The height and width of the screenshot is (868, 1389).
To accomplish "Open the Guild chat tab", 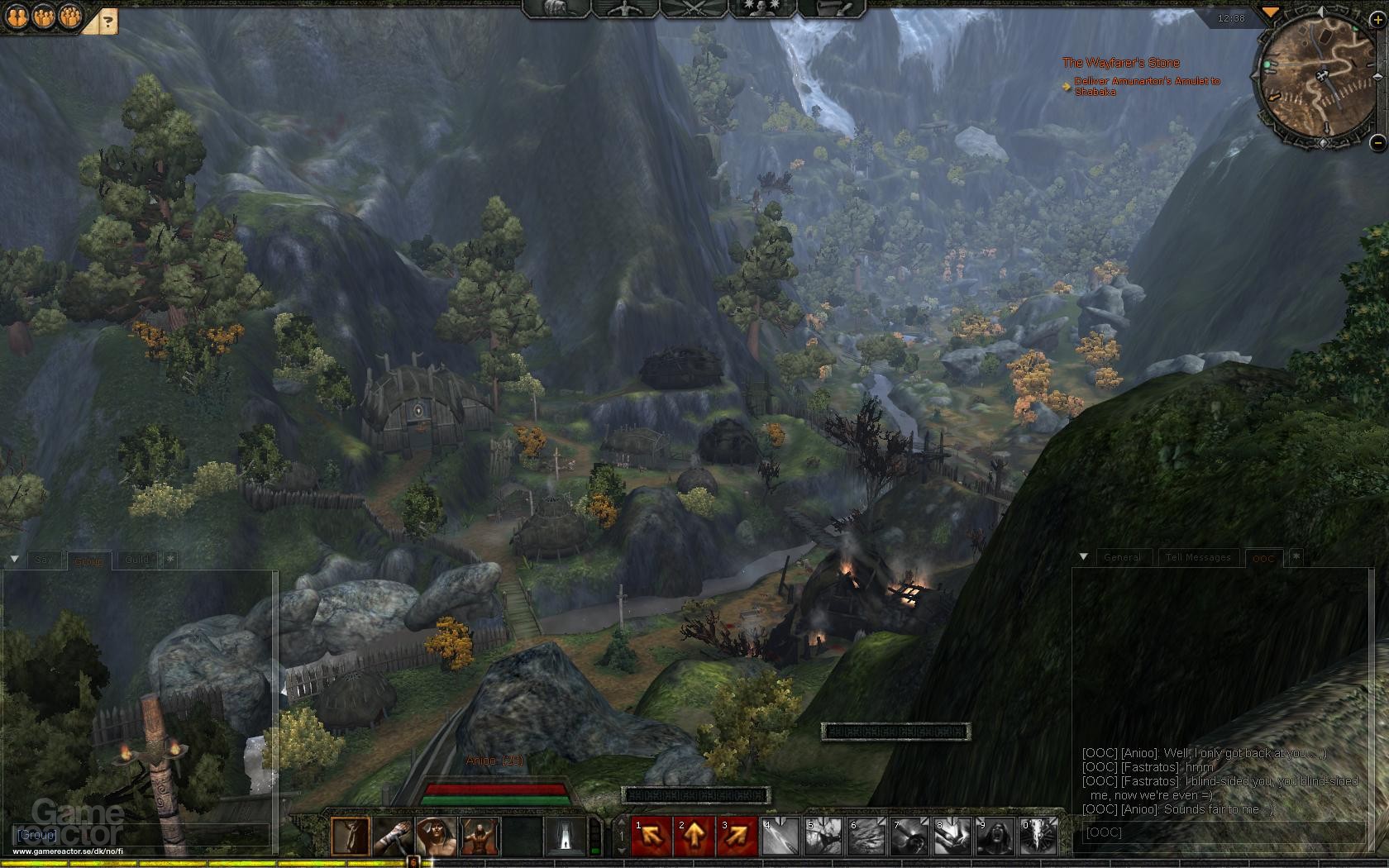I will 136,560.
